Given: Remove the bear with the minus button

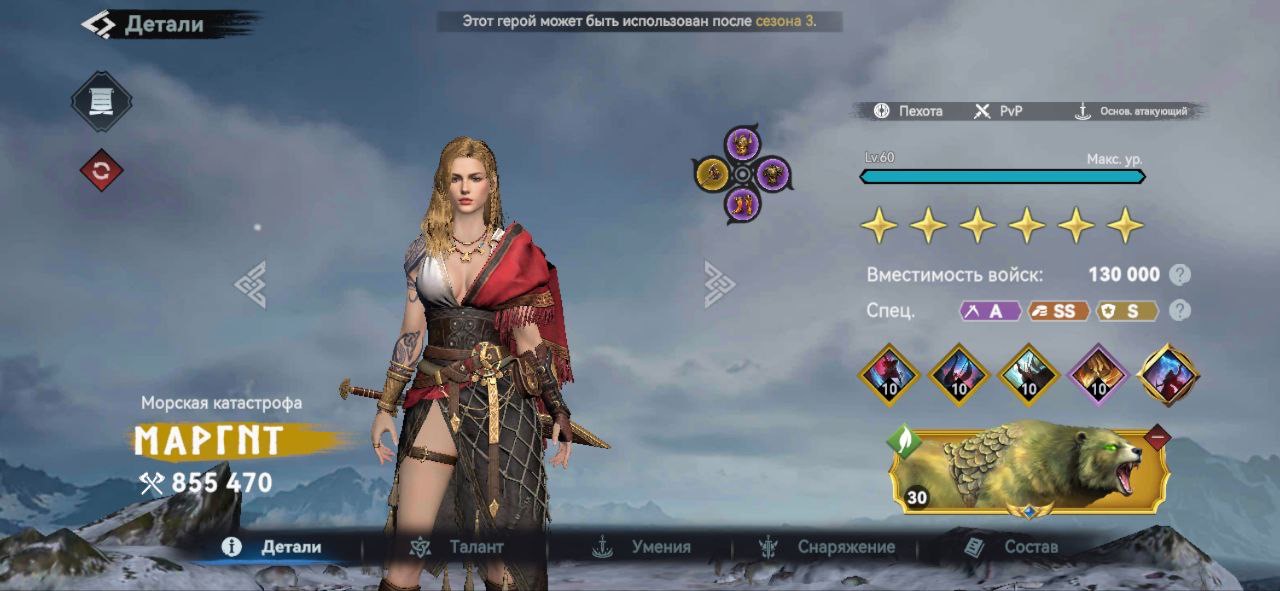Looking at the screenshot, I should 1157,437.
